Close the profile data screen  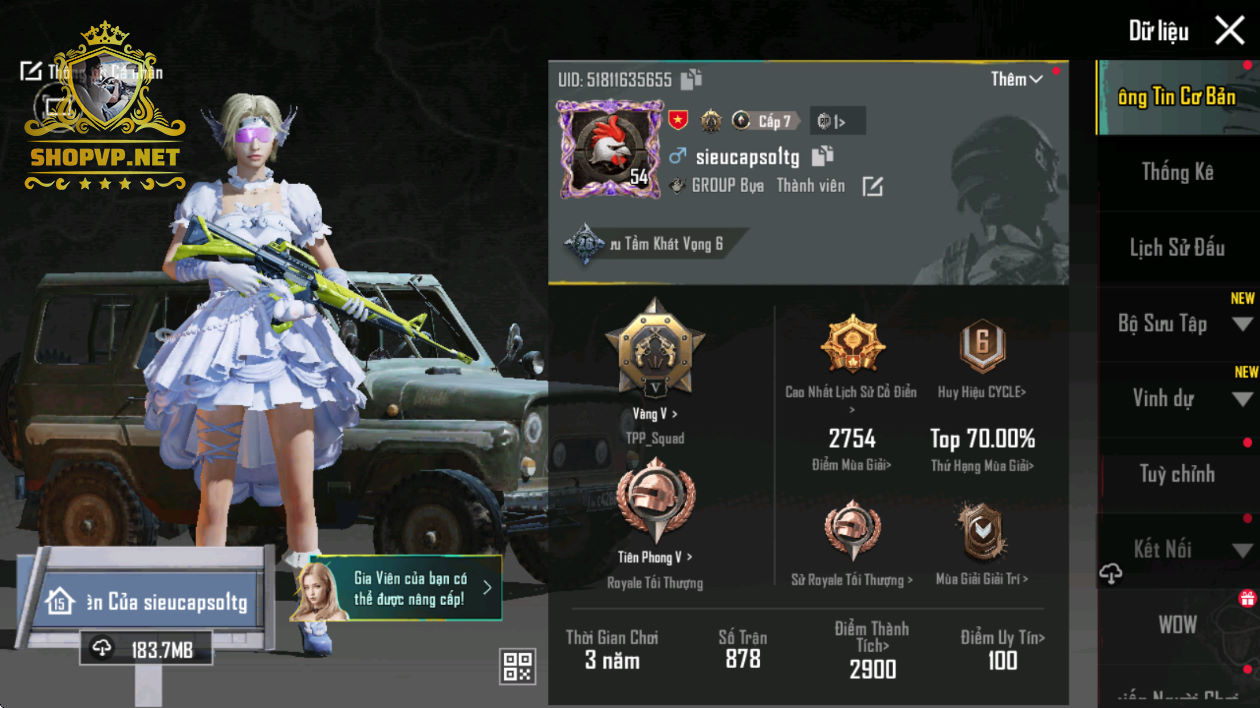tap(1229, 31)
